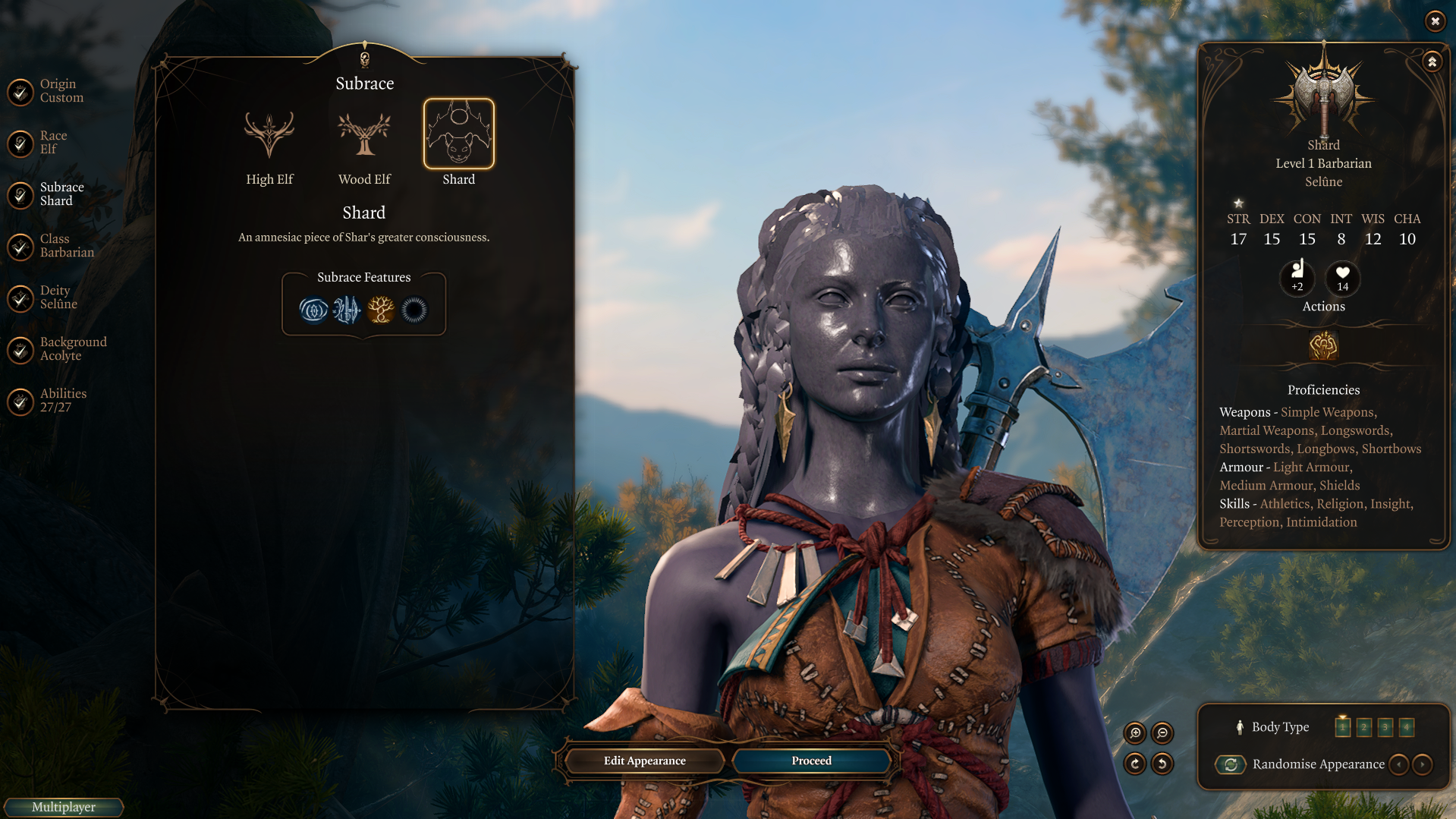1456x819 pixels.
Task: Close the character creation screen
Action: [1435, 21]
